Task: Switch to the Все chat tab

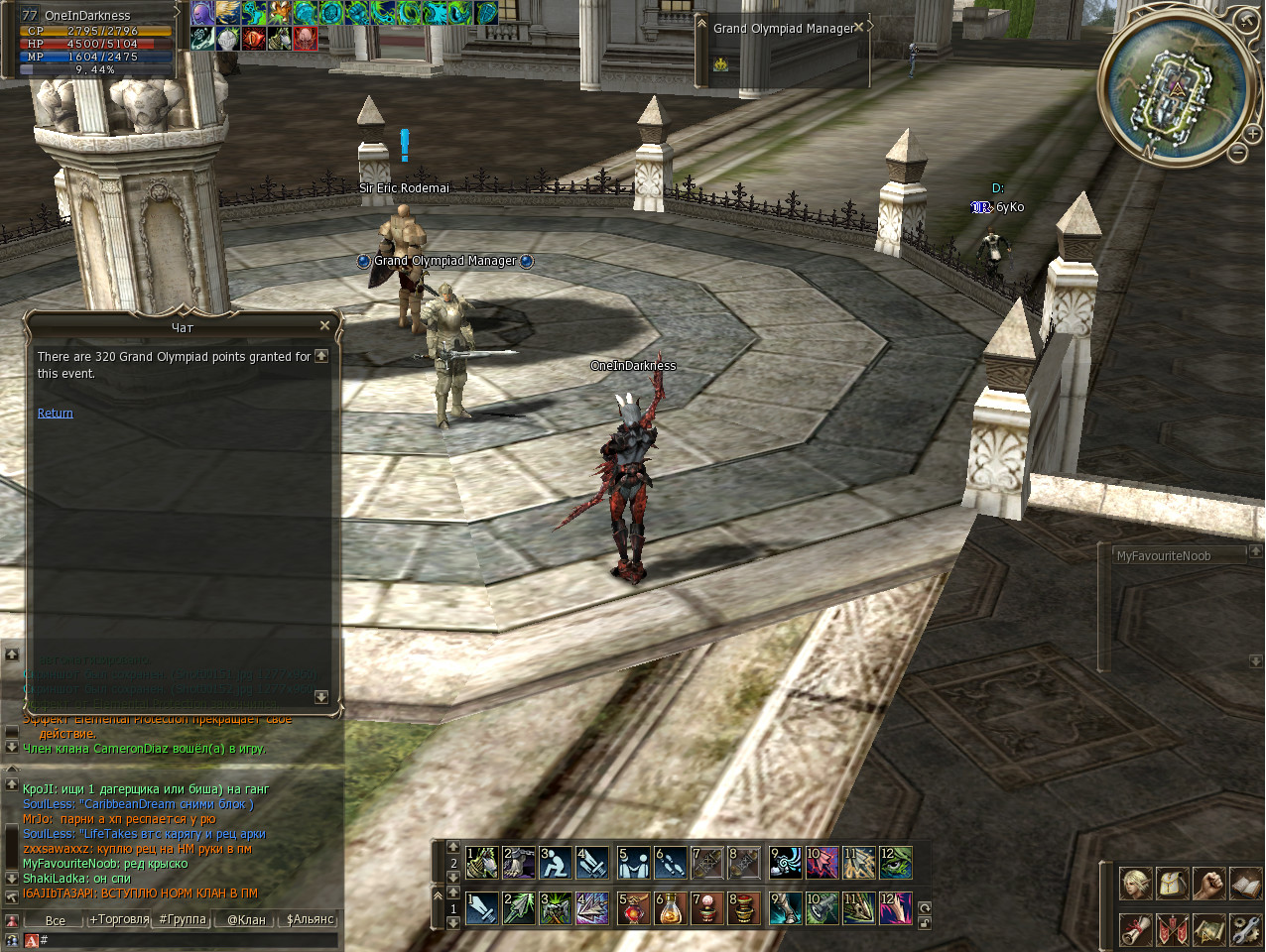Action: coord(56,920)
